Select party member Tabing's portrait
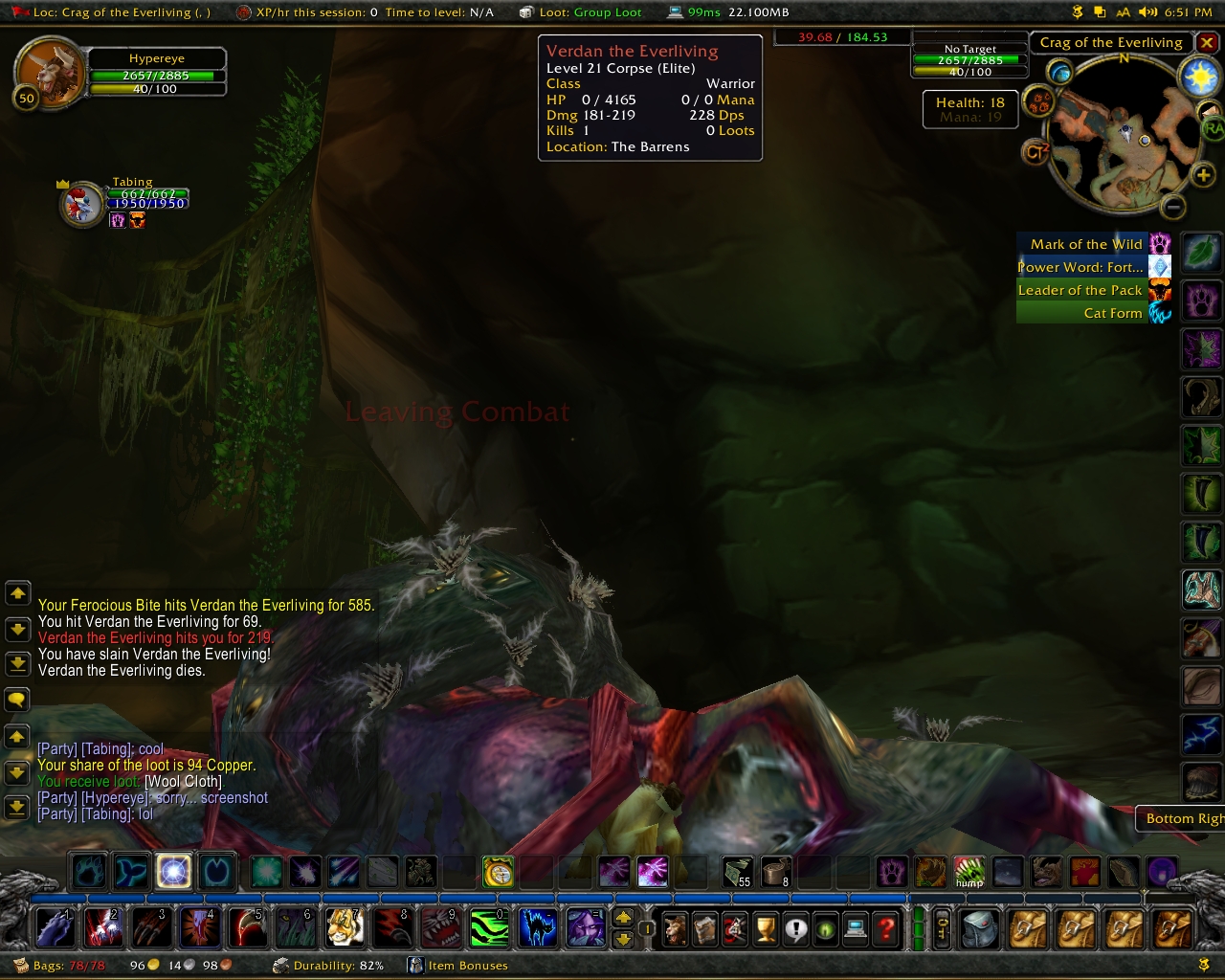 pos(81,205)
